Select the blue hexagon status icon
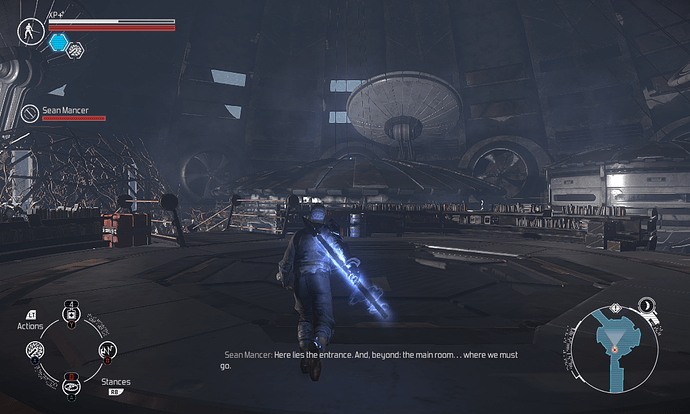690x414 pixels. (58, 42)
